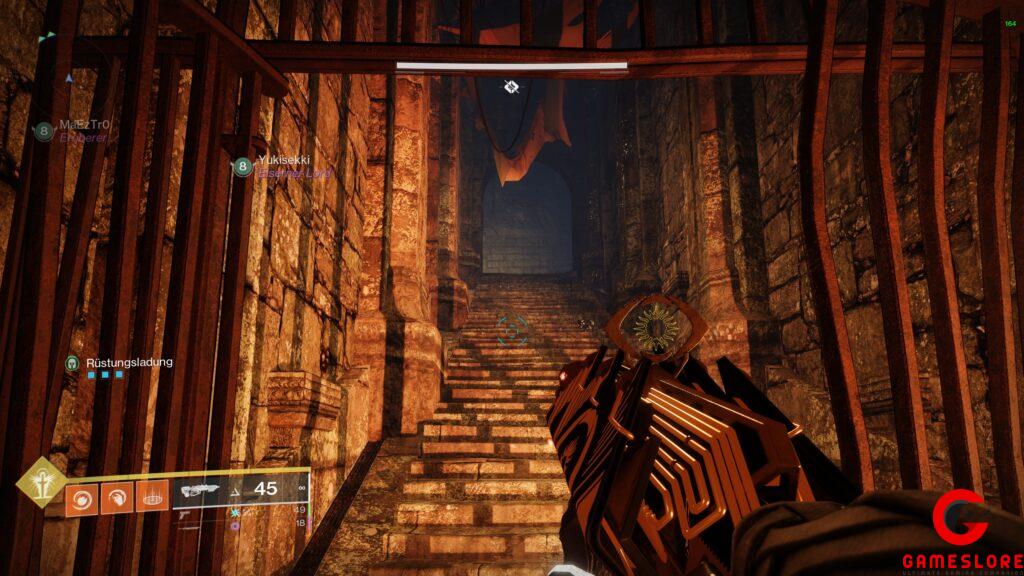Inspect the Rüstungsladung buff icon

72,363
